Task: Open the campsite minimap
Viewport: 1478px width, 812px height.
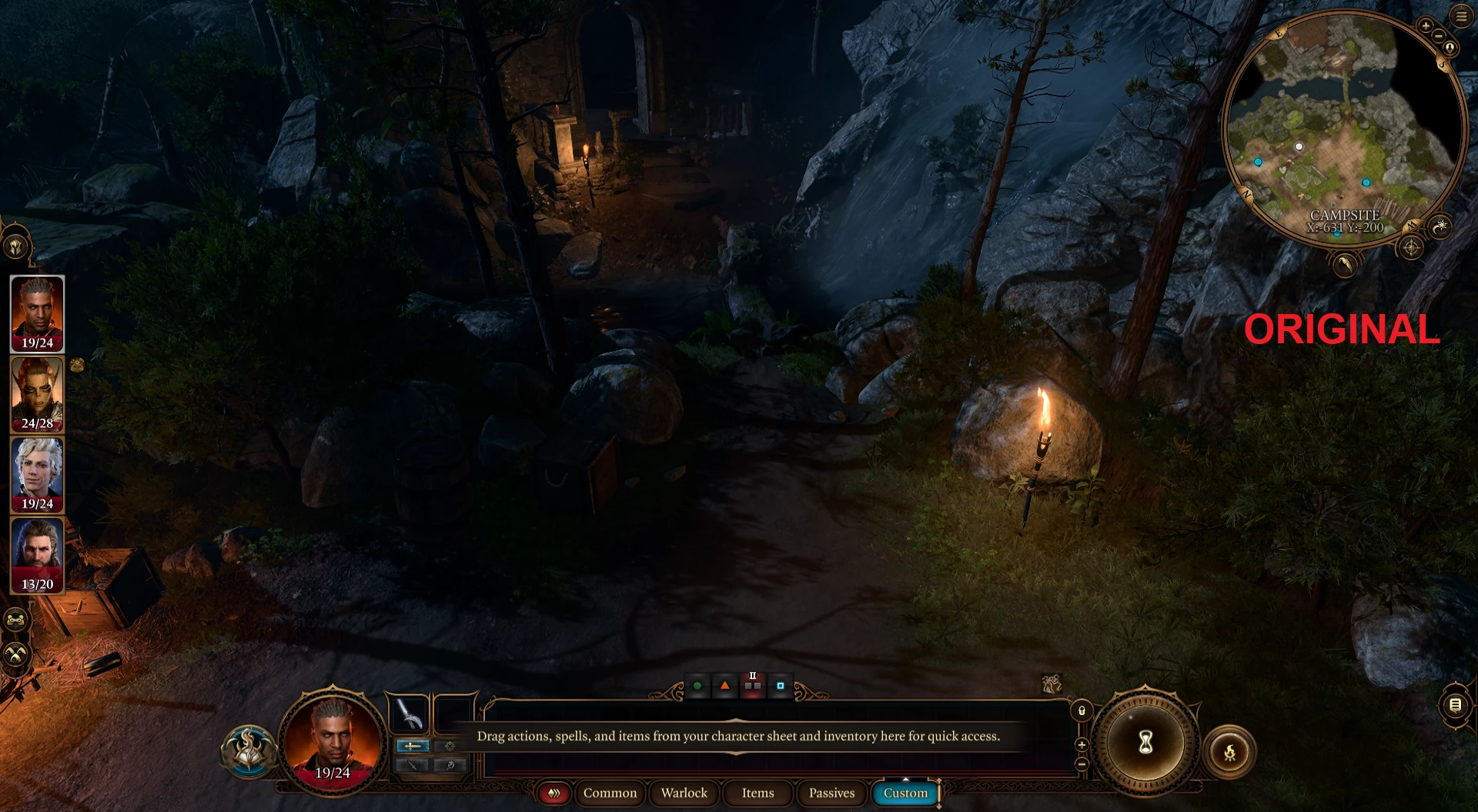Action: point(1343,127)
